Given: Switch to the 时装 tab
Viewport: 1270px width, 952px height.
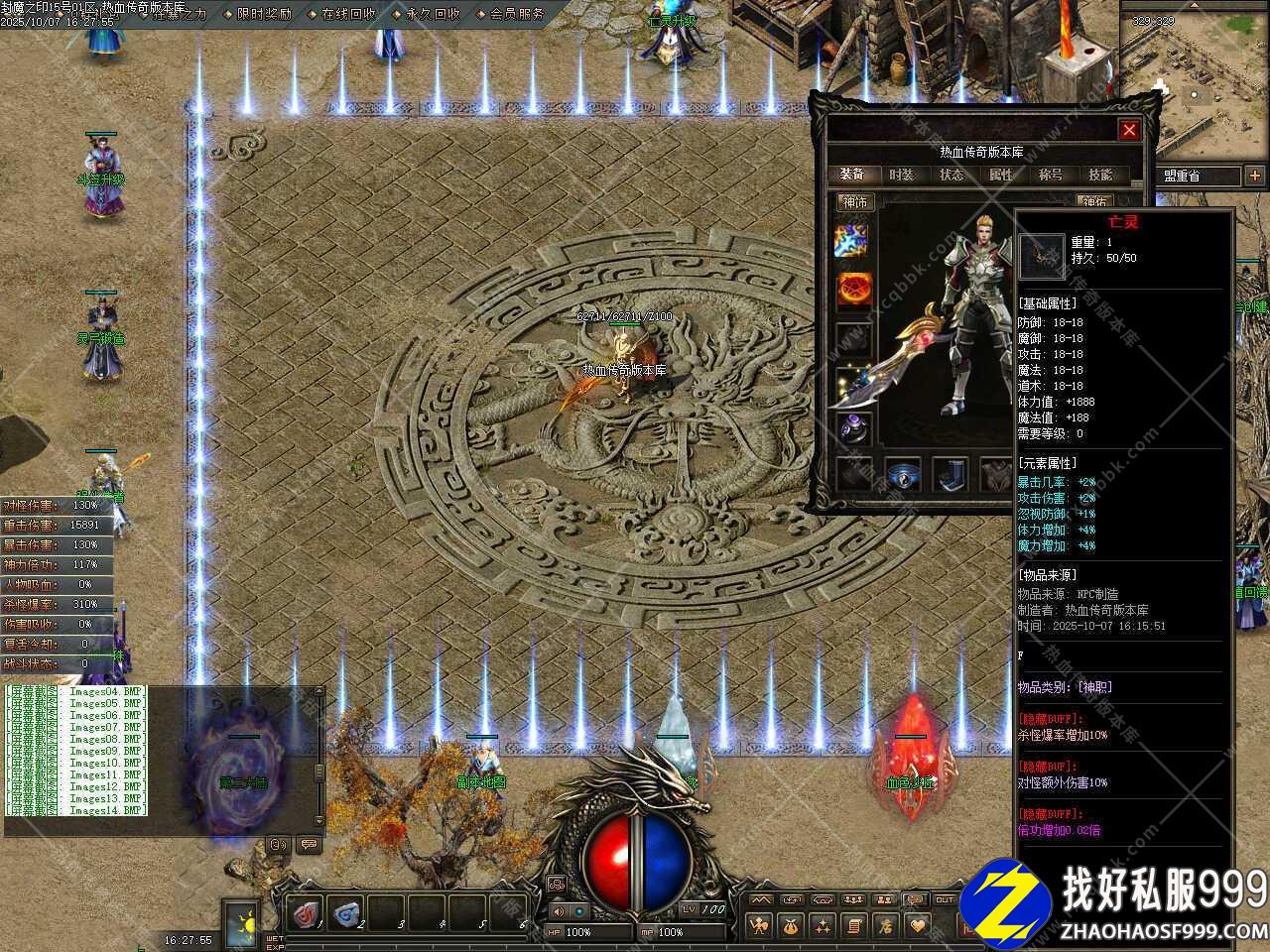Looking at the screenshot, I should (x=901, y=175).
